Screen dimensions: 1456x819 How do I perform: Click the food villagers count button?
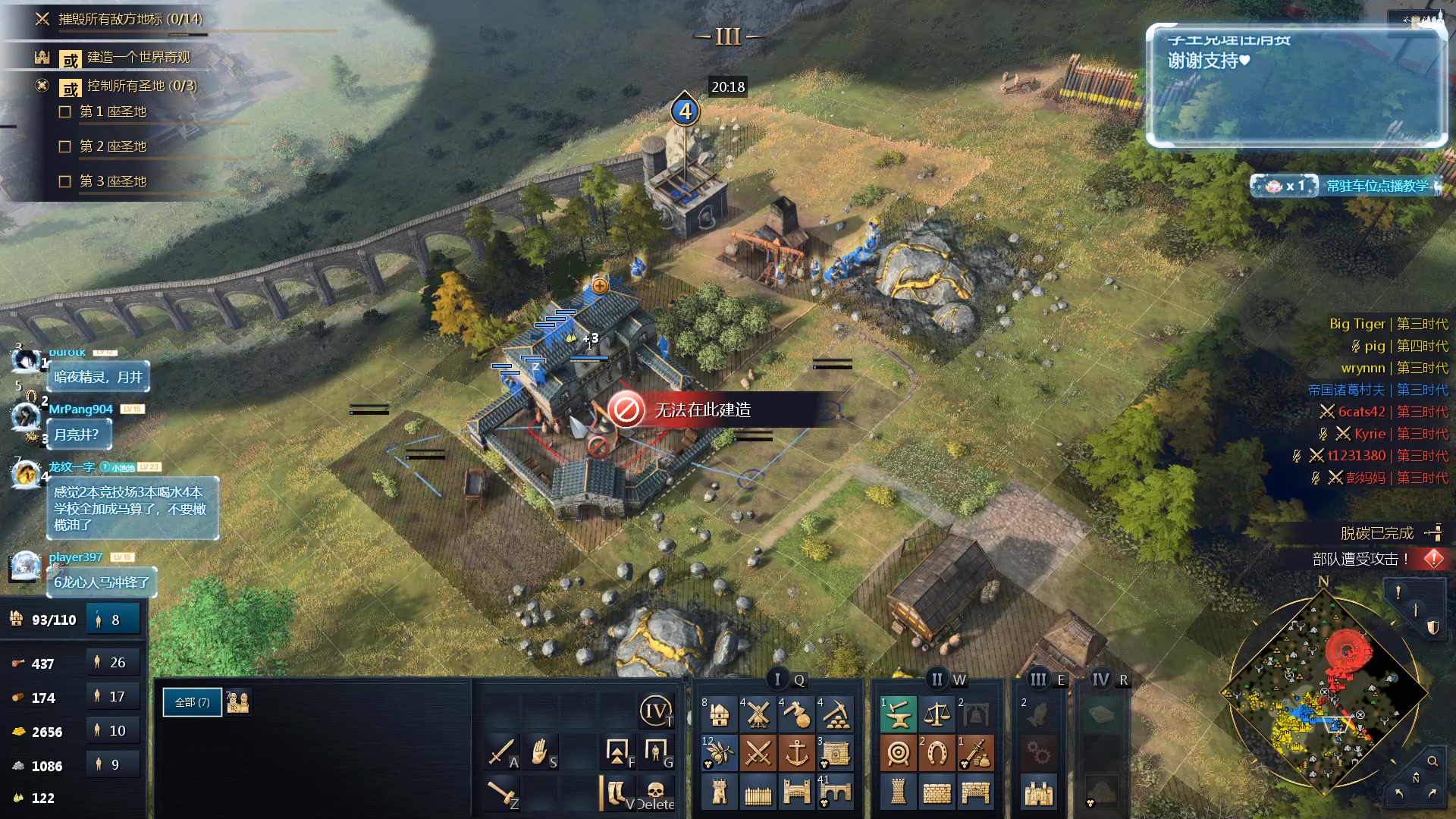pos(113,662)
